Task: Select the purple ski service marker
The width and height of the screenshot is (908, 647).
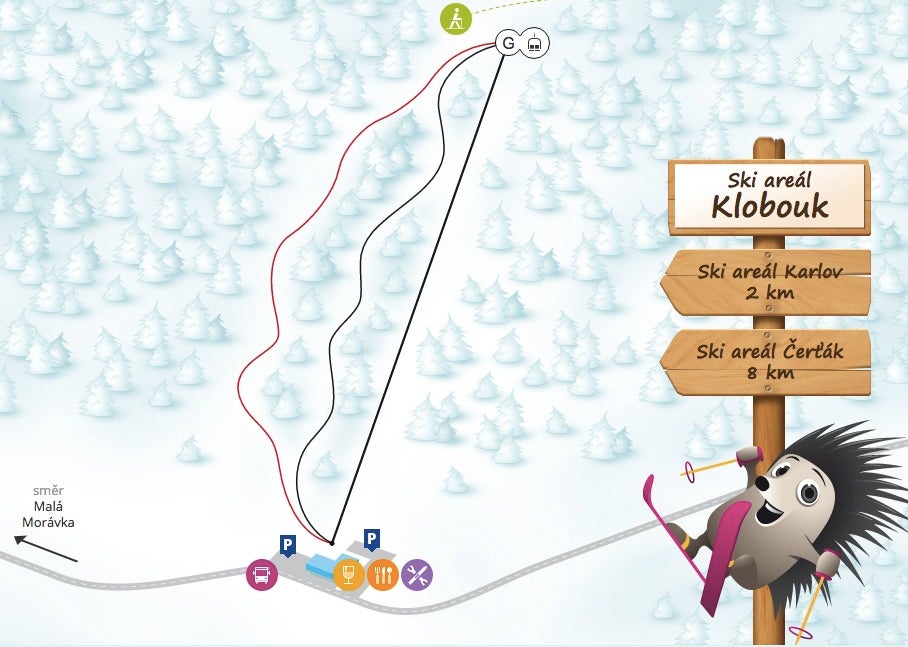Action: pos(417,574)
